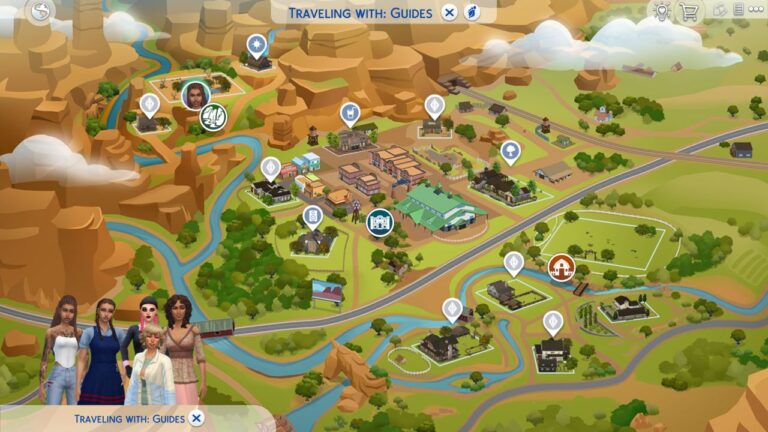Select the orange barn stable marker
Screen dimensions: 768x432
(x=561, y=266)
